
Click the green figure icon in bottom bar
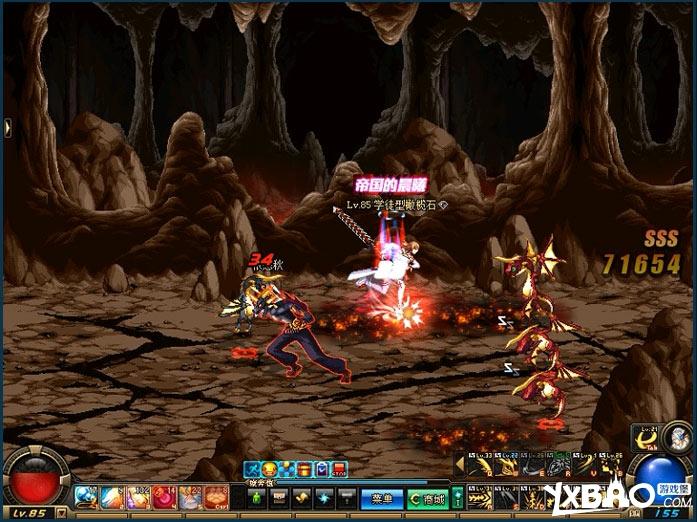[x=255, y=497]
